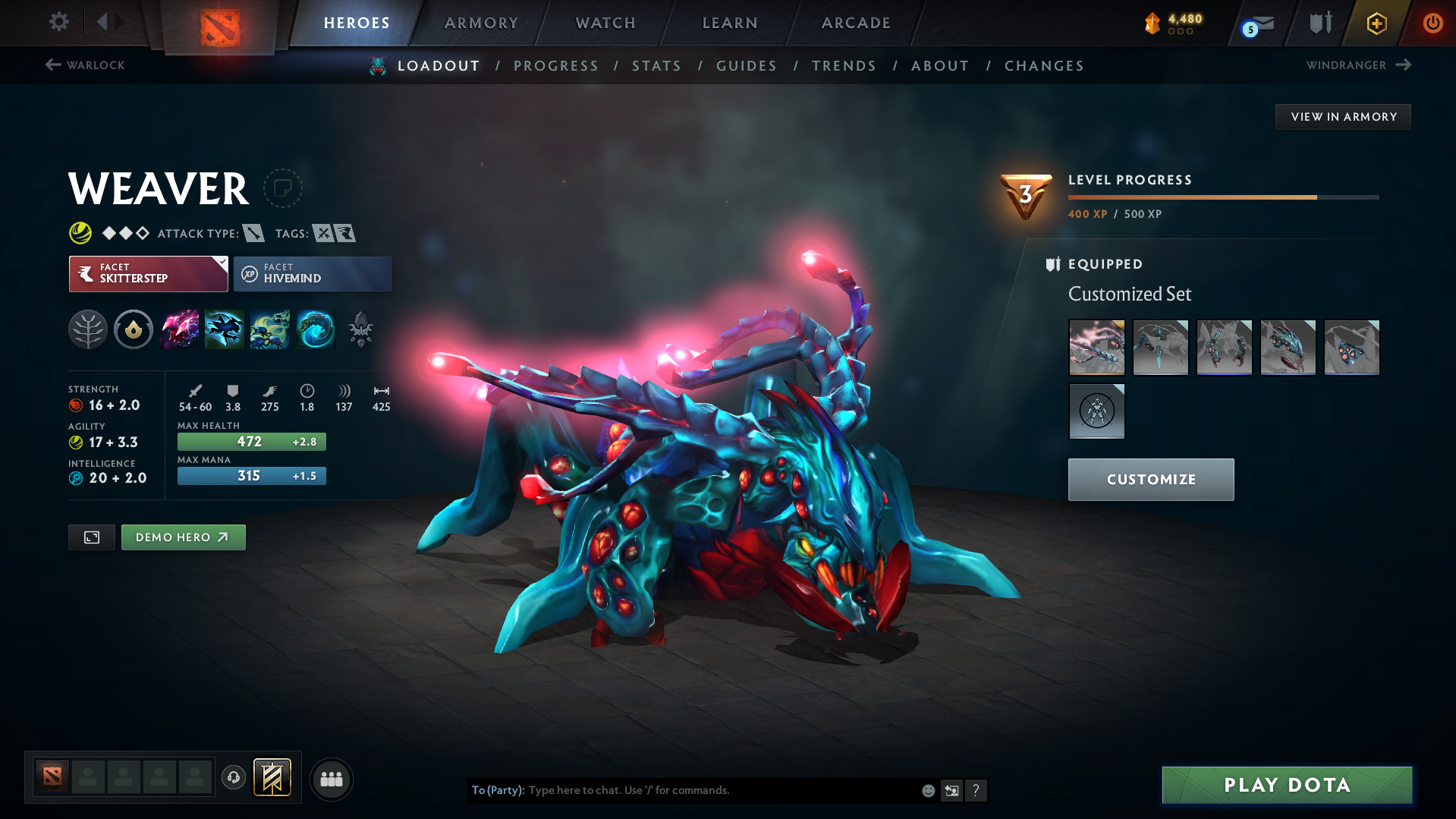This screenshot has height=819, width=1456.
Task: Open Weaver's talent tree icon
Action: click(x=88, y=329)
